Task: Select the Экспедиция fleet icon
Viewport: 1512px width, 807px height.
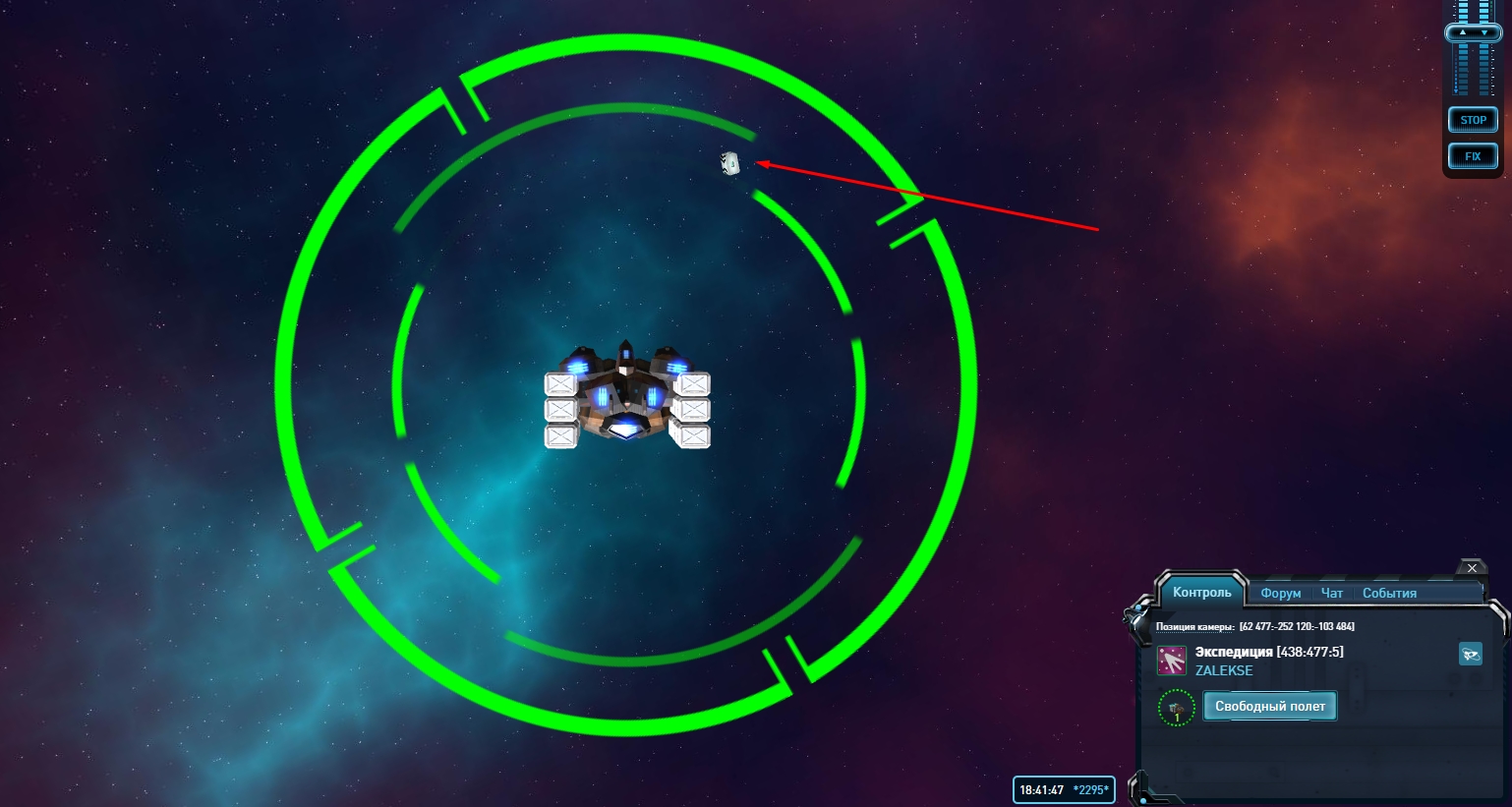Action: click(x=1172, y=661)
